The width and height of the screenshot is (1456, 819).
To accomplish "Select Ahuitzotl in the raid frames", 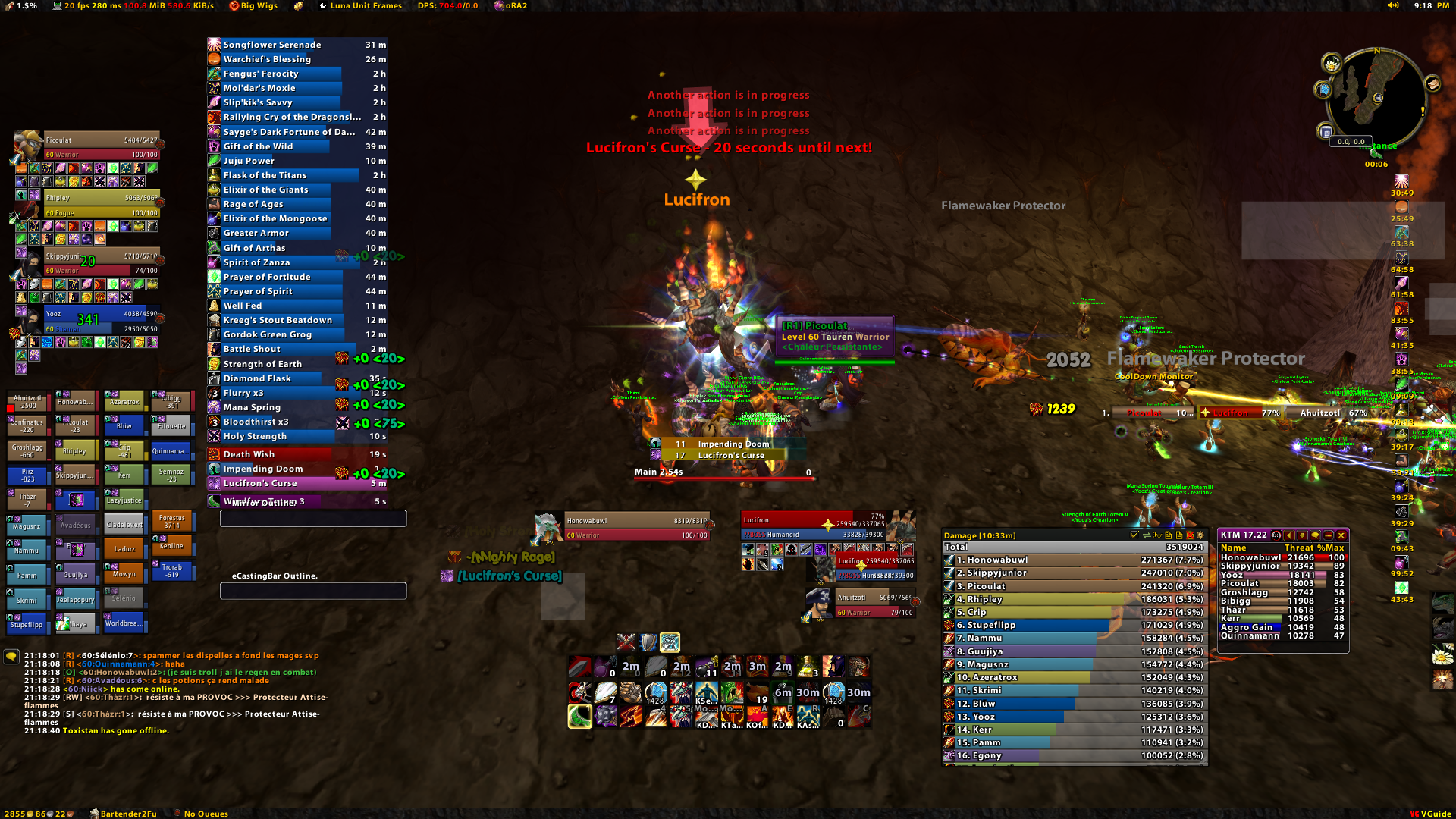I will [x=27, y=401].
